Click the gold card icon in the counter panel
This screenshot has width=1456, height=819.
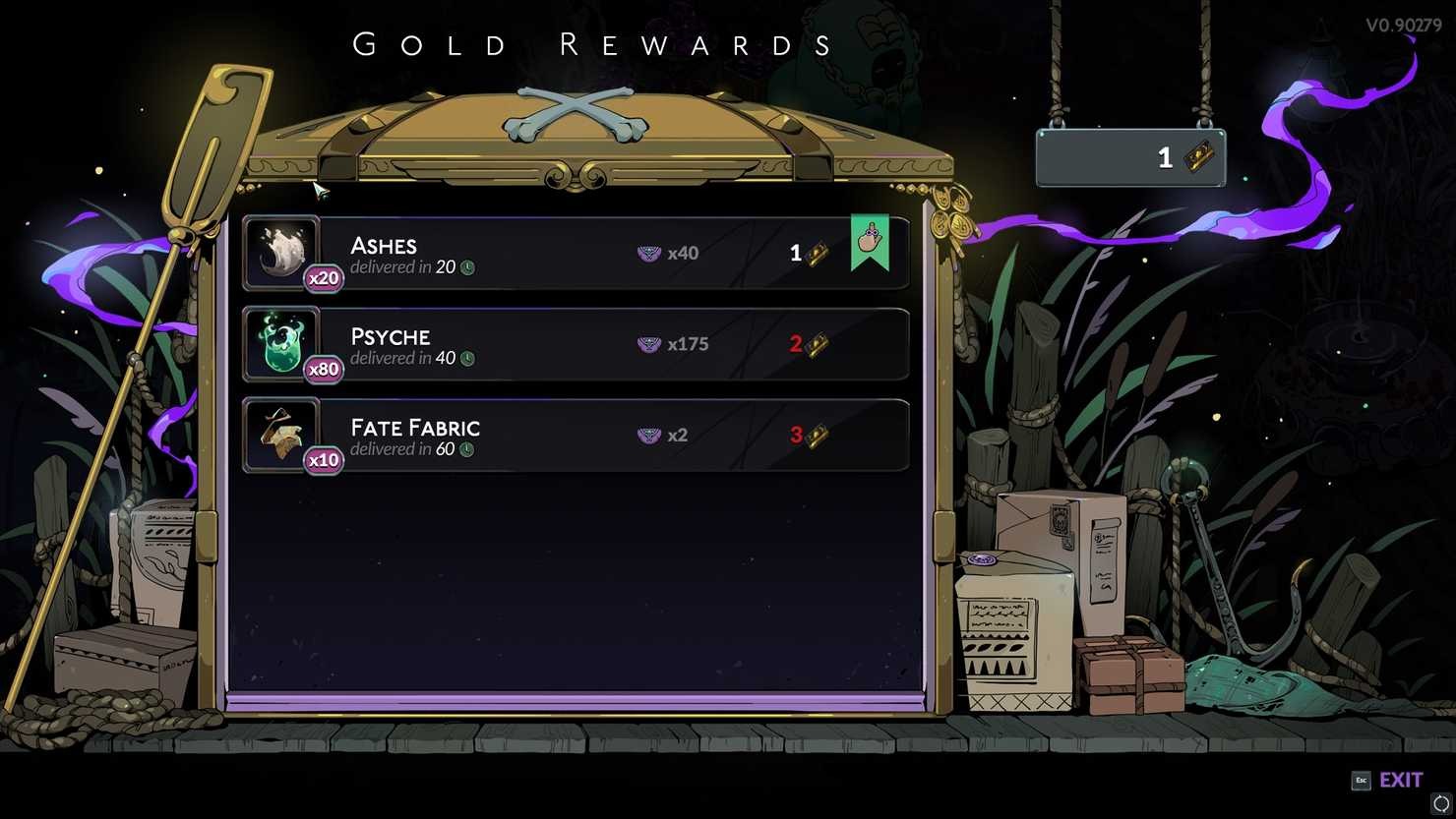[1198, 157]
